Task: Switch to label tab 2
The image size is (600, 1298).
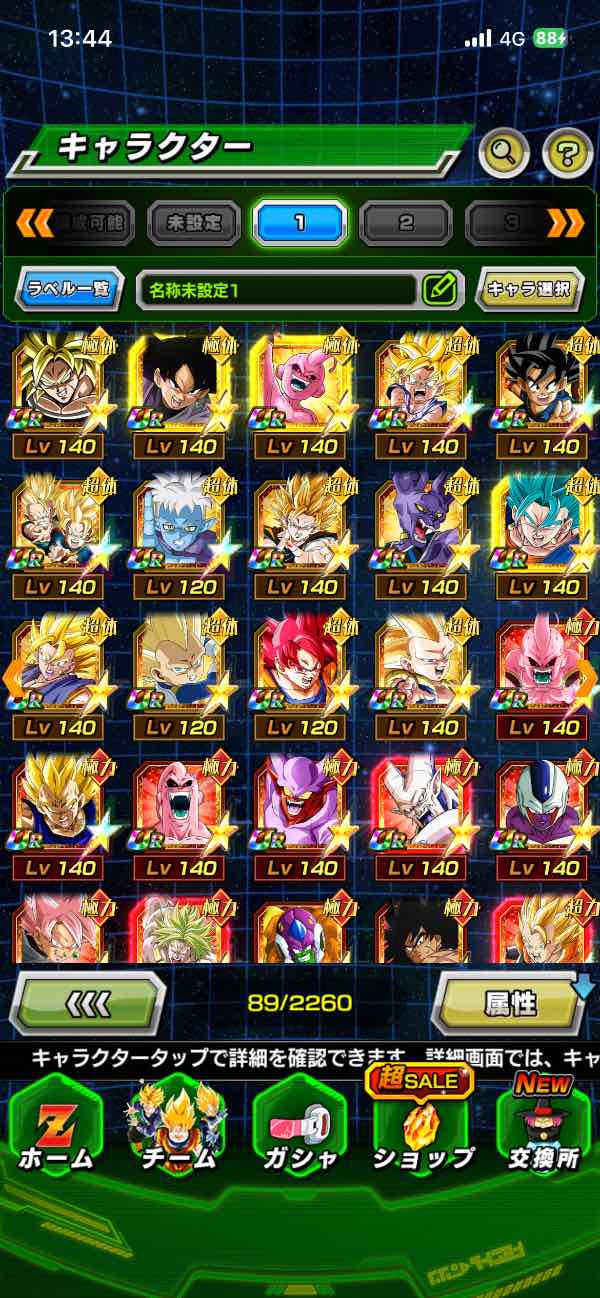Action: (x=406, y=222)
